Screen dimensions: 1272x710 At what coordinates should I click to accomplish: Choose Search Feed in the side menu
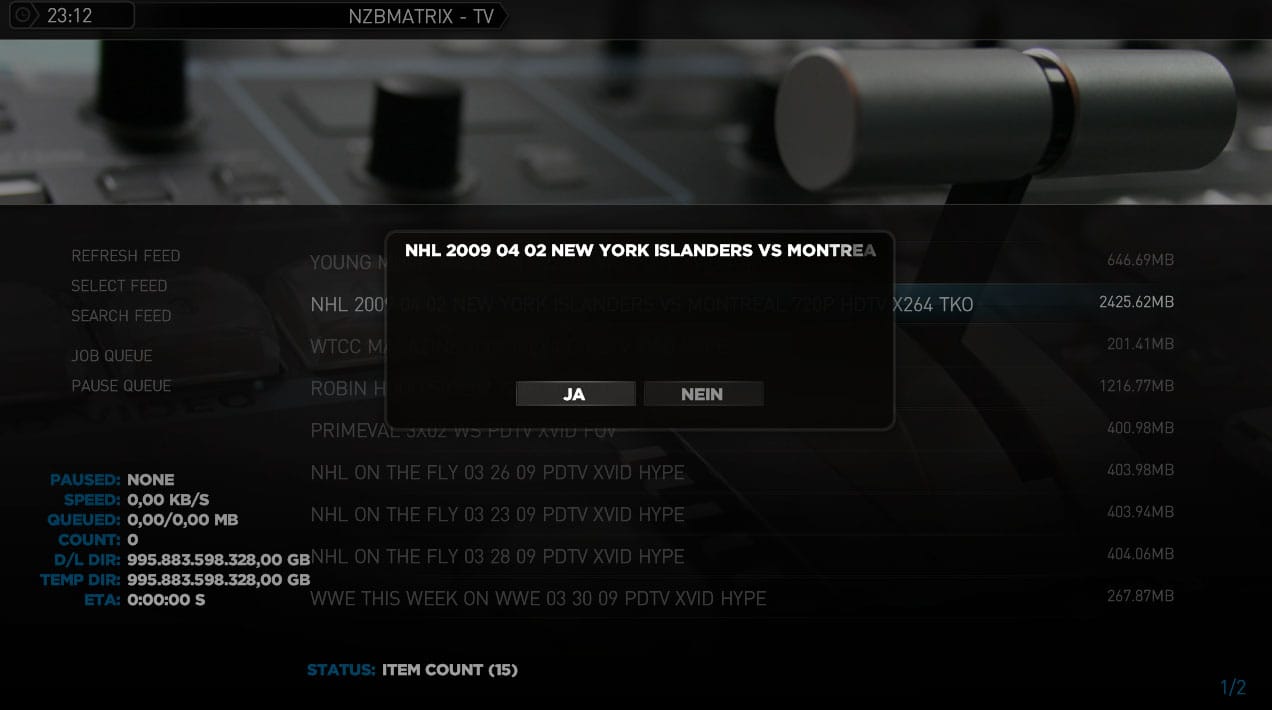pyautogui.click(x=121, y=316)
